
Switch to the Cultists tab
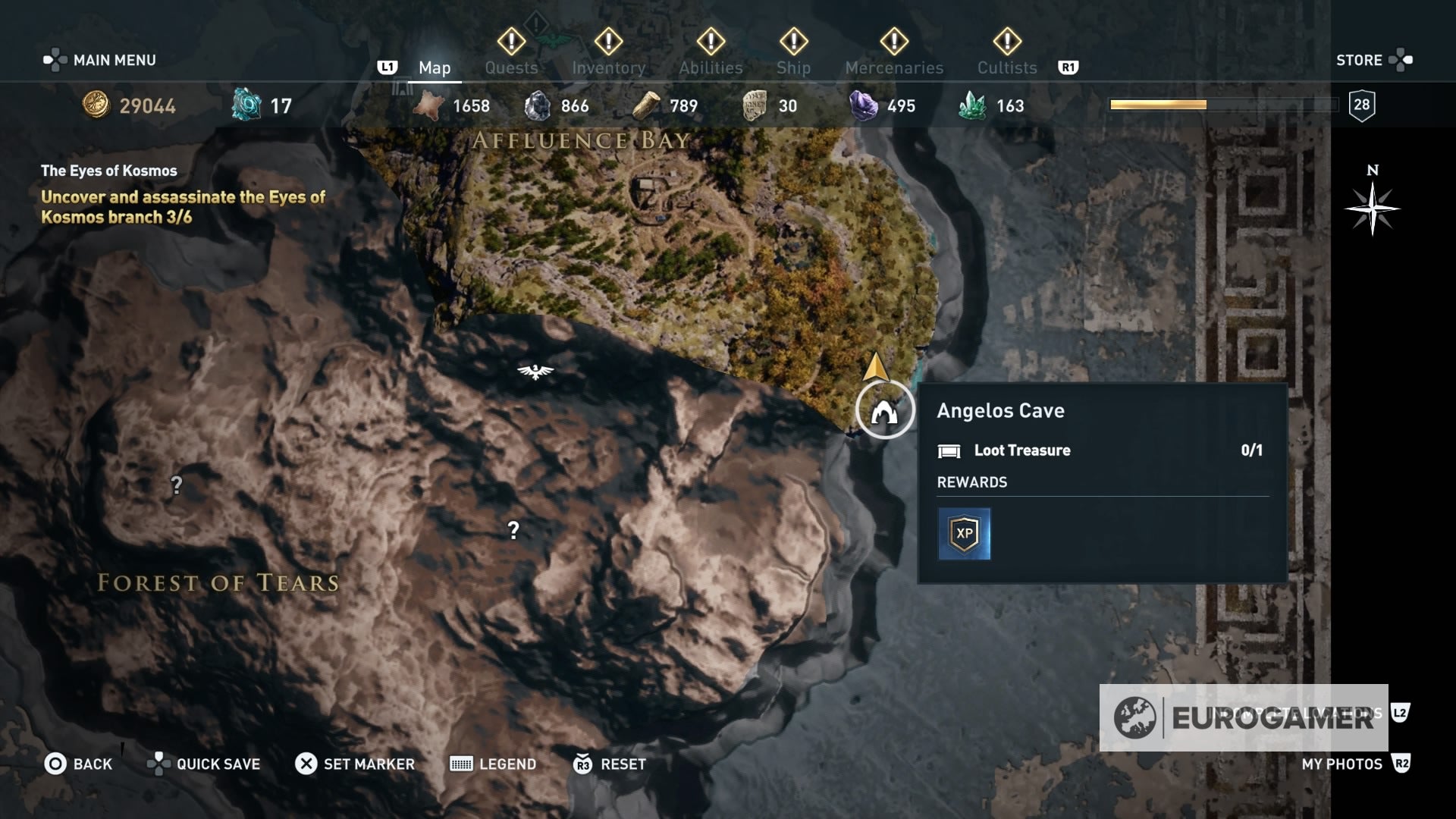click(1006, 67)
